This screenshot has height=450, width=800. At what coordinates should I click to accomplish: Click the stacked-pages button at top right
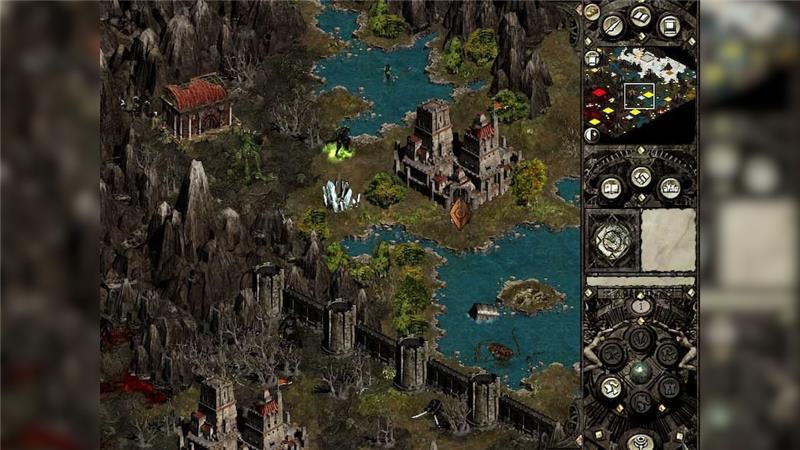pyautogui.click(x=670, y=25)
